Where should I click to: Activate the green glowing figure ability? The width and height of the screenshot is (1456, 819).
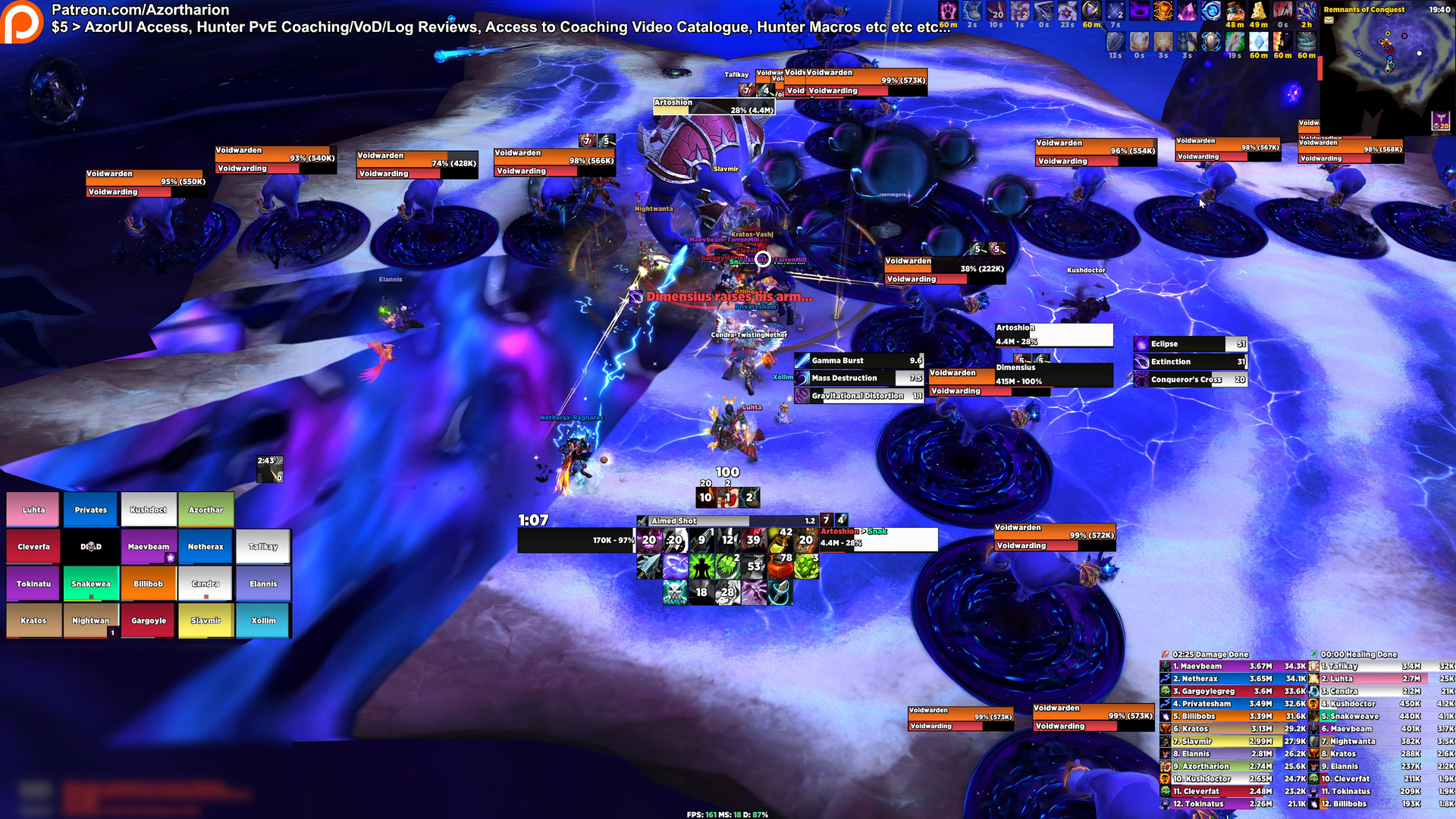coord(701,566)
